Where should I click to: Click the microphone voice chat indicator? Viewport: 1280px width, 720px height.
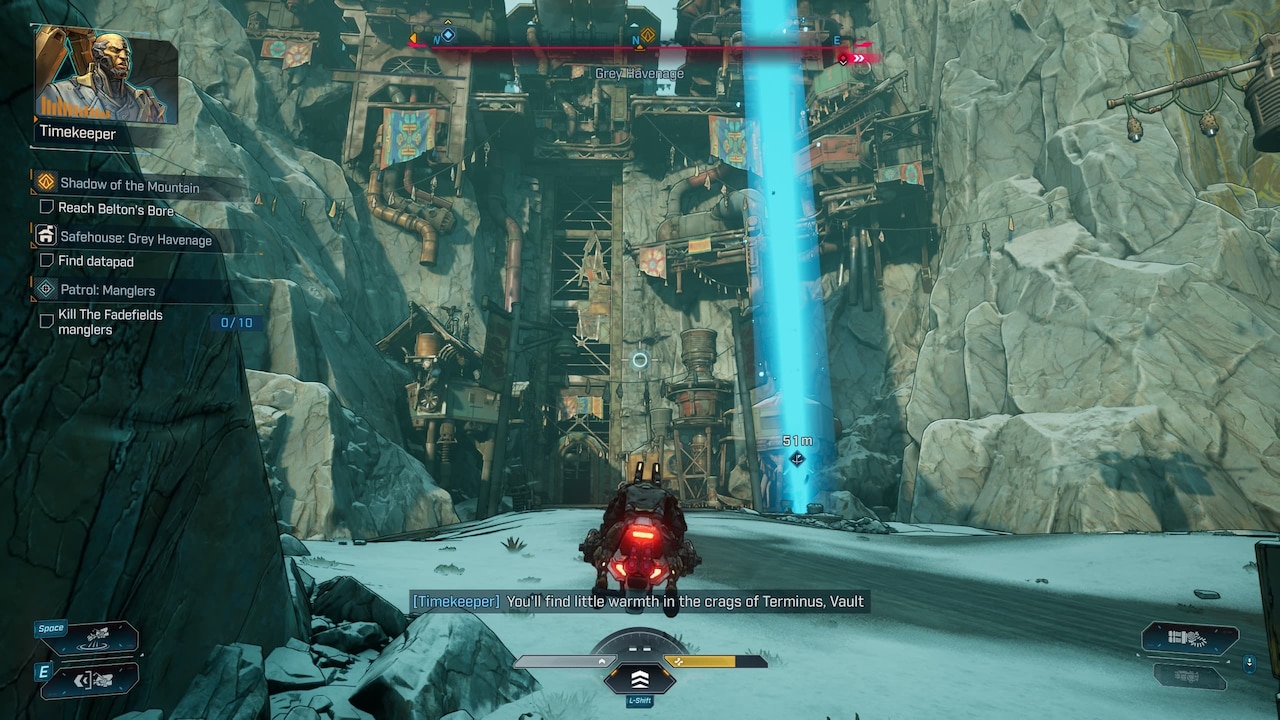(1249, 662)
